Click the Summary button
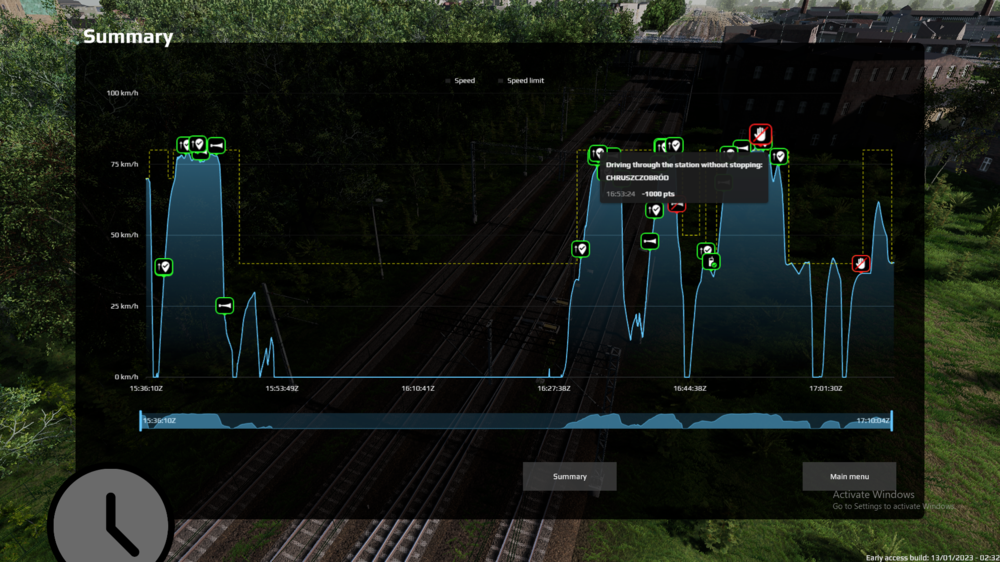 tap(570, 476)
